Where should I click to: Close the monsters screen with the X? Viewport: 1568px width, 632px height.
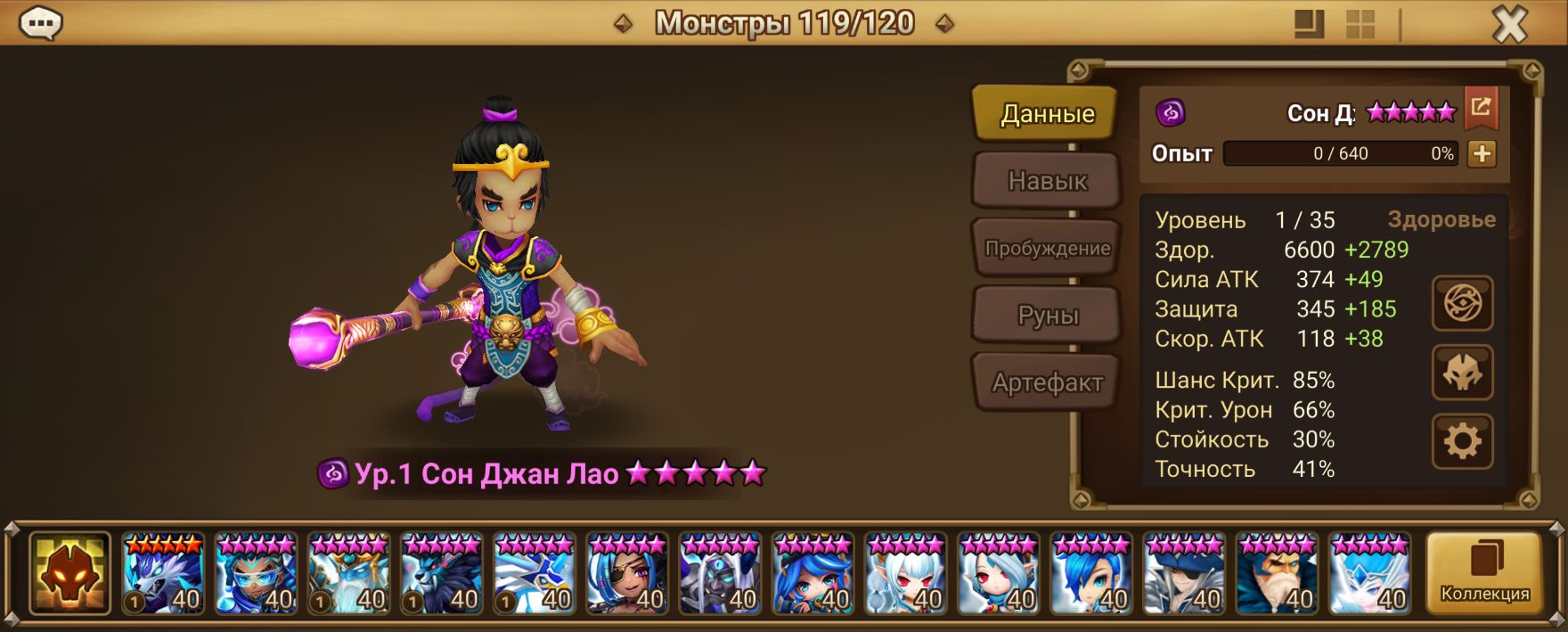click(1509, 24)
